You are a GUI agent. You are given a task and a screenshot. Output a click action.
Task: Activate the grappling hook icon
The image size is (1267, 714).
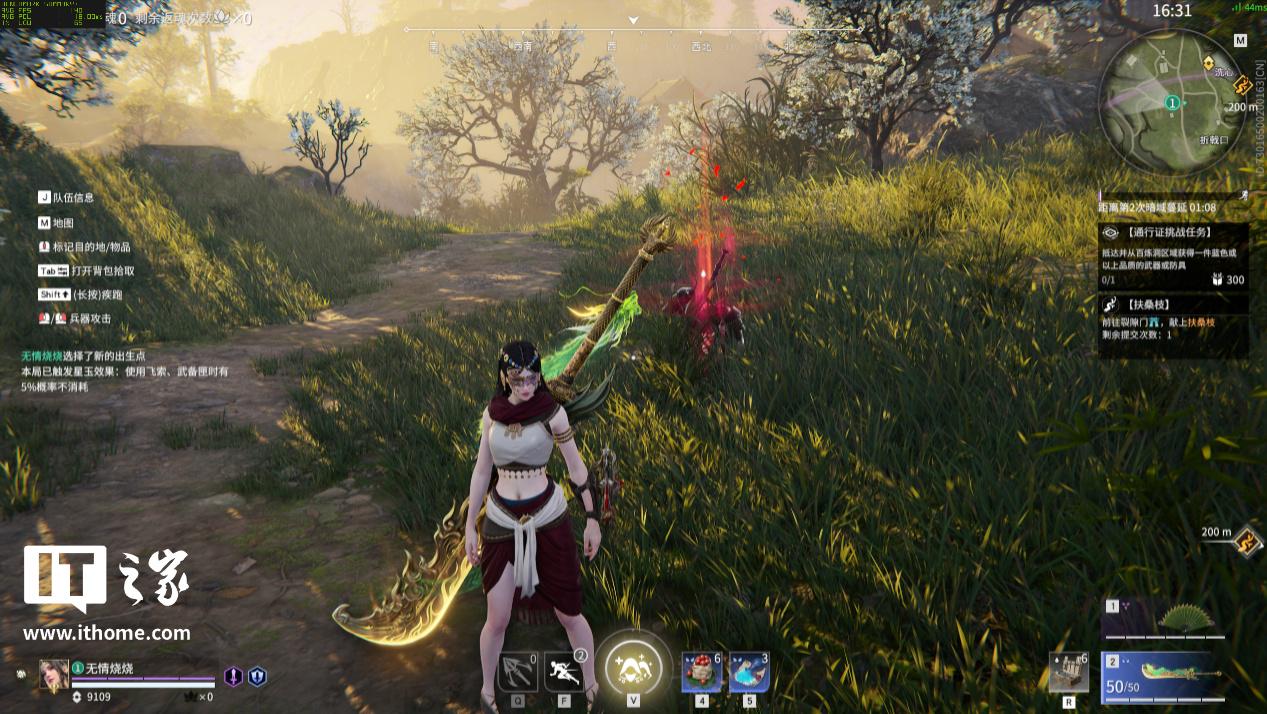point(517,671)
